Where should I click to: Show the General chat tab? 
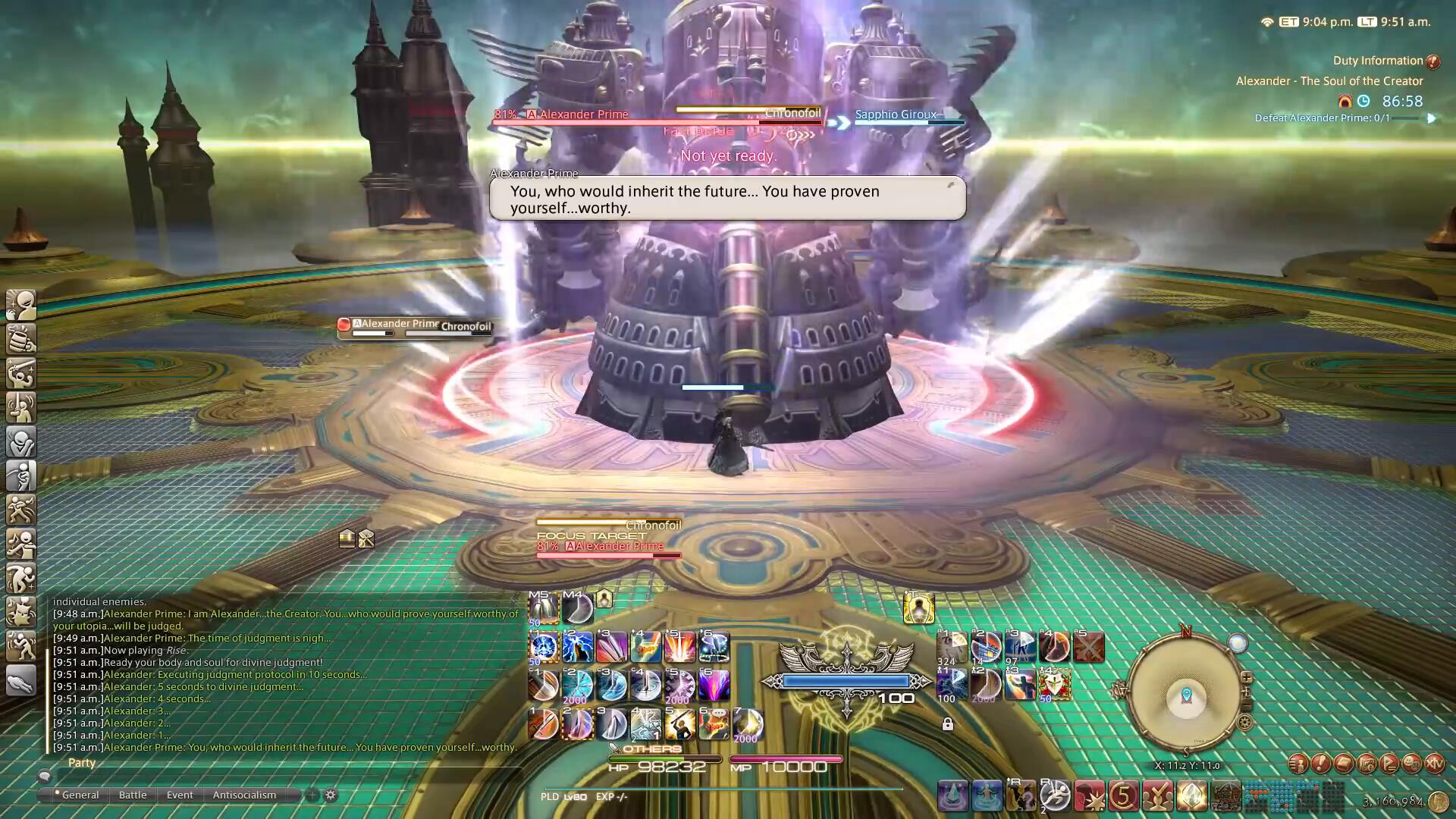[x=80, y=795]
